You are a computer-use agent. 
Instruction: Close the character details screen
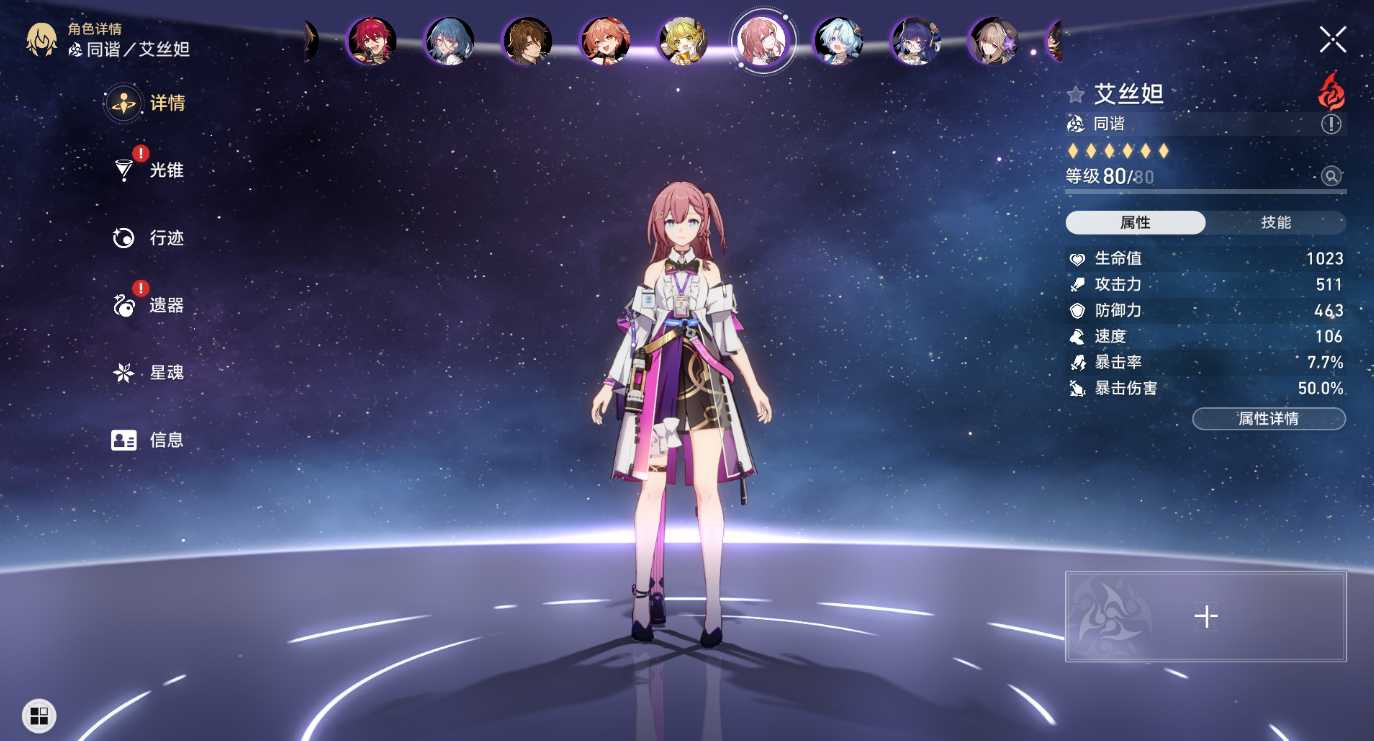click(x=1332, y=40)
